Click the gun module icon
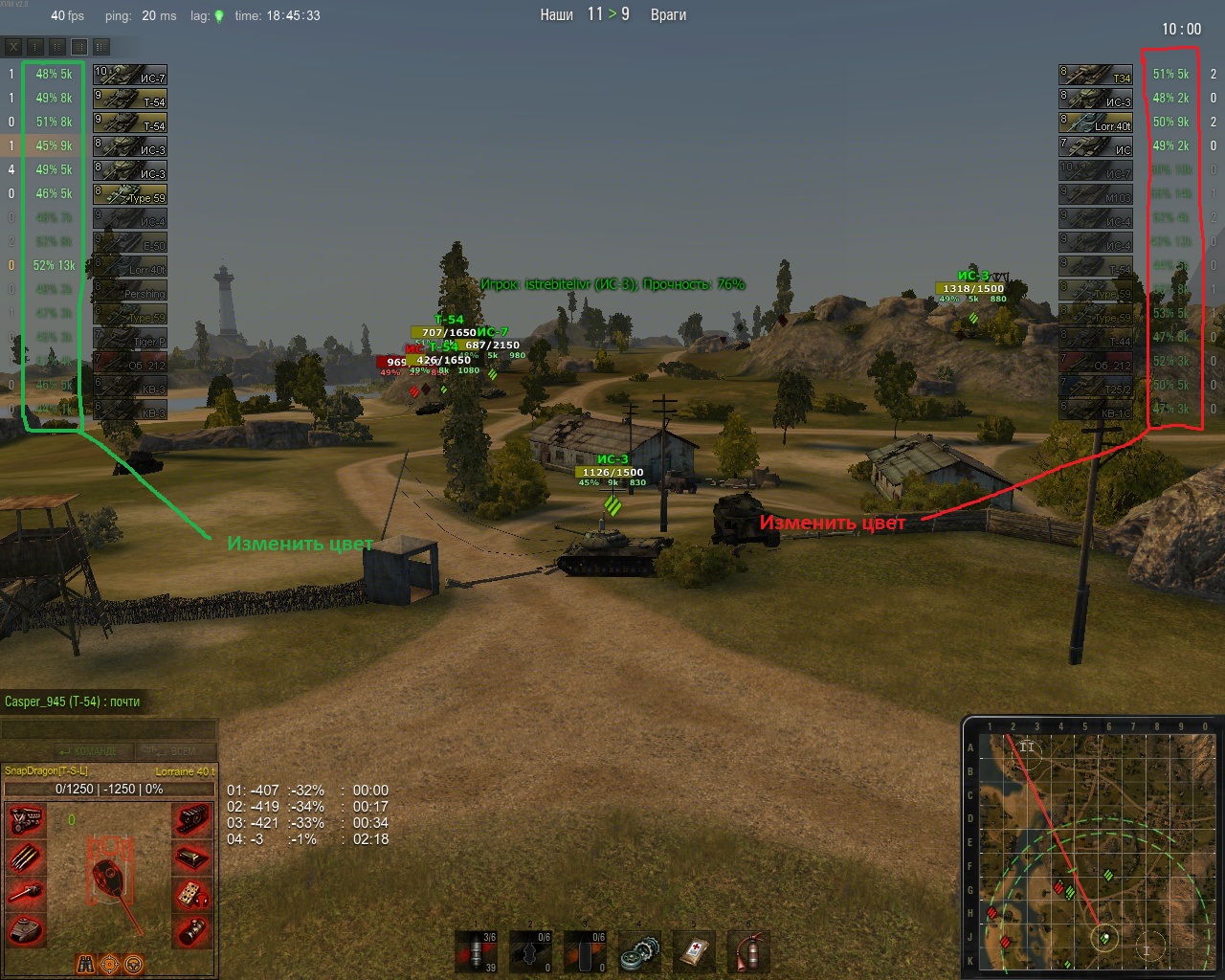The height and width of the screenshot is (980, 1225). coord(27,893)
